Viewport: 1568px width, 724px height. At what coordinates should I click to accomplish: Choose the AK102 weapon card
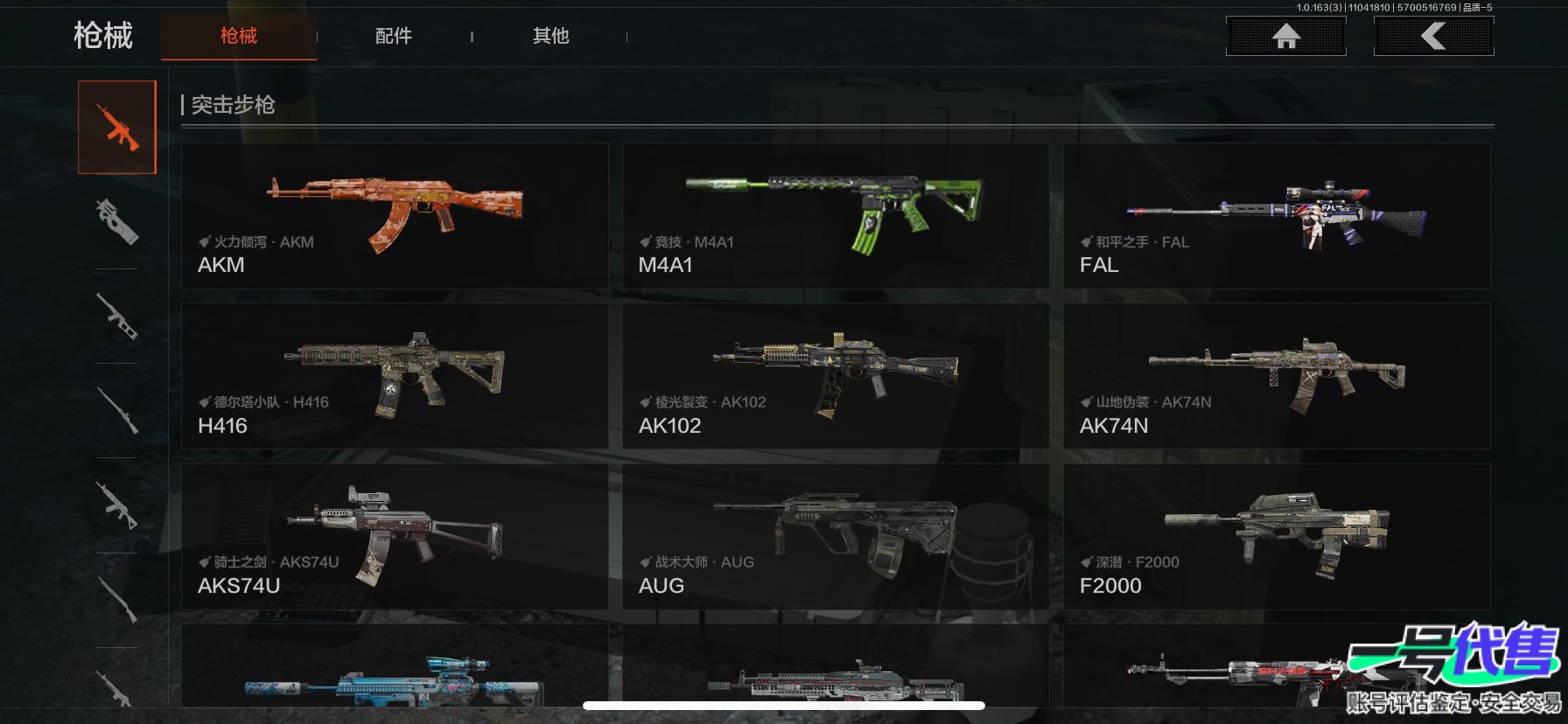(835, 376)
